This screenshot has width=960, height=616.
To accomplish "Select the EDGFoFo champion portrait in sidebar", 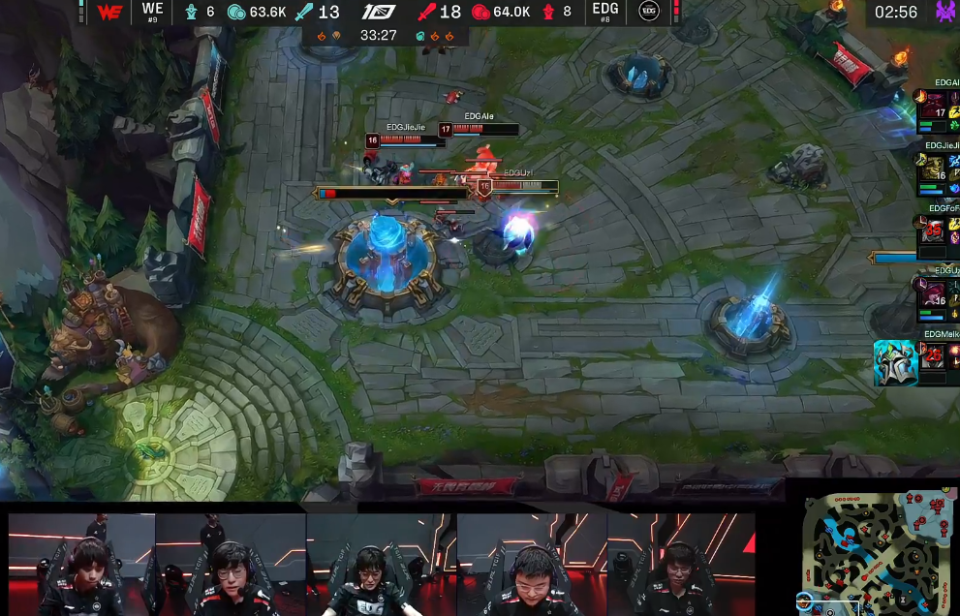I will [933, 231].
